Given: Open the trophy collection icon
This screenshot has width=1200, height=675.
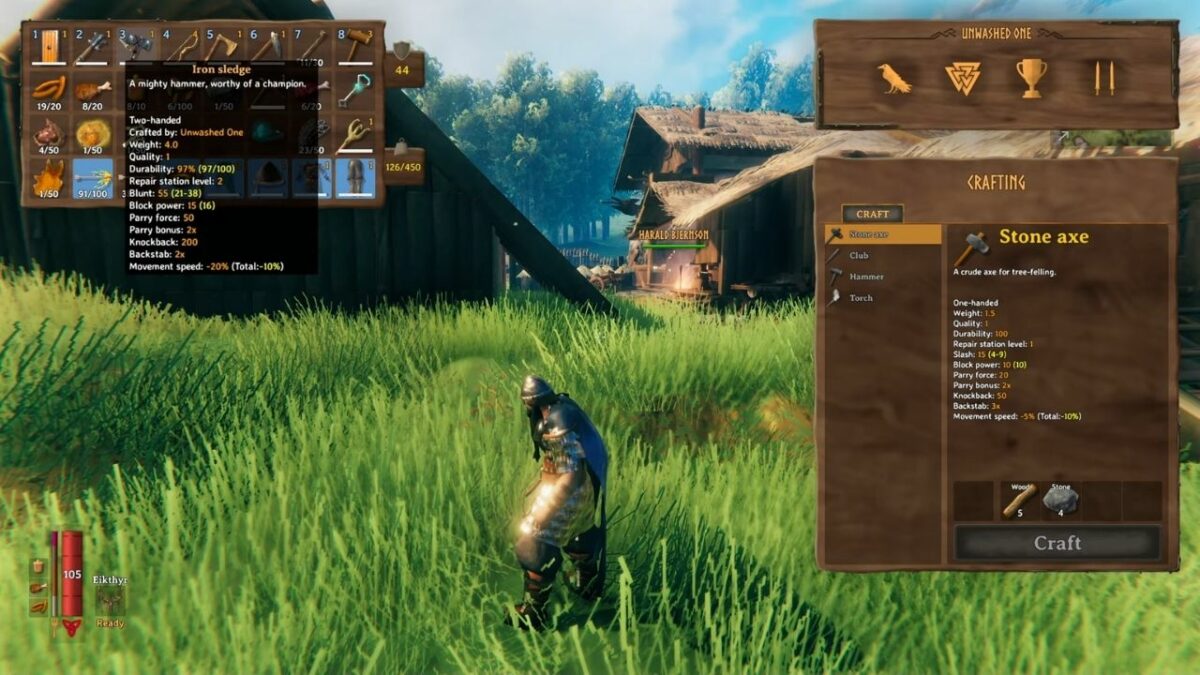Looking at the screenshot, I should (1032, 78).
